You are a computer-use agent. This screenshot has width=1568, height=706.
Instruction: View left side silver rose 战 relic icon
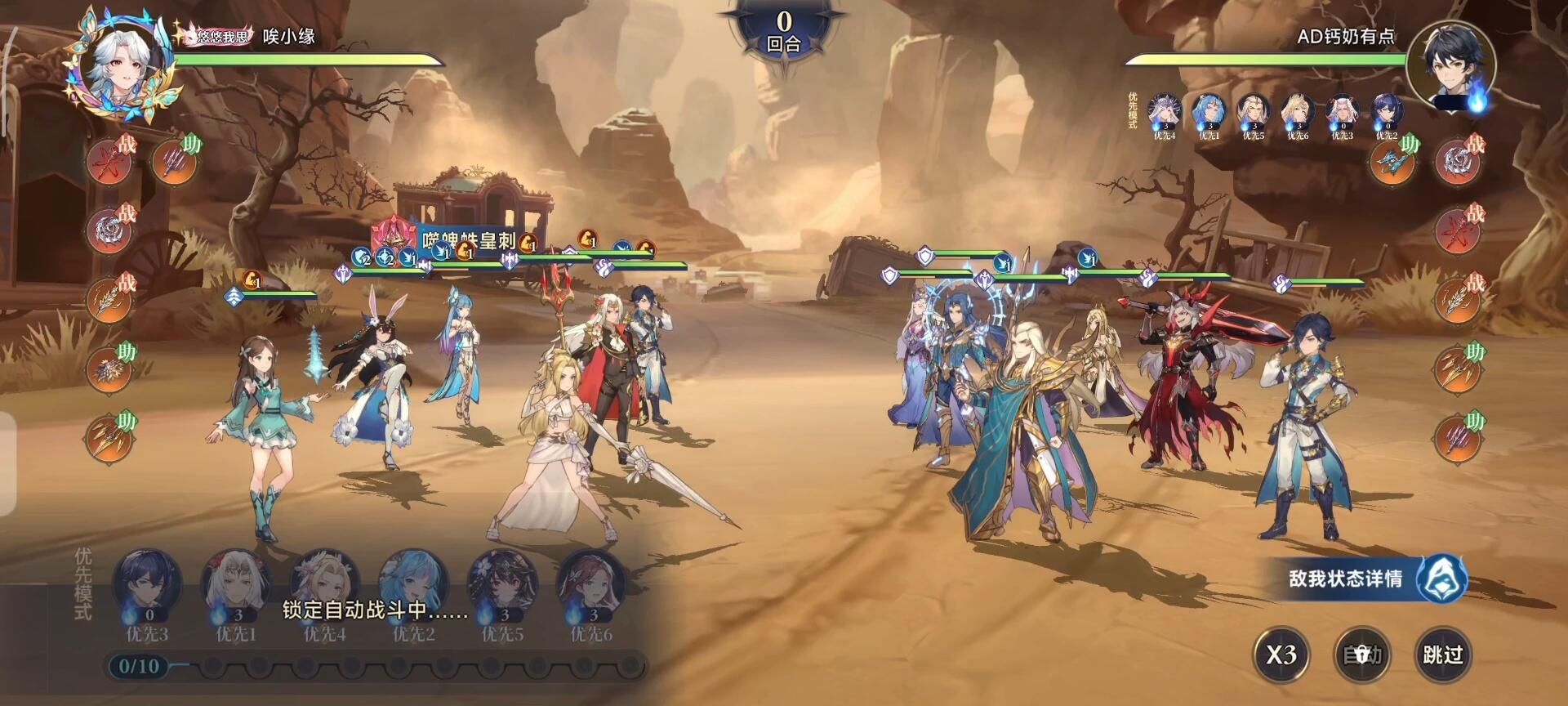click(110, 231)
